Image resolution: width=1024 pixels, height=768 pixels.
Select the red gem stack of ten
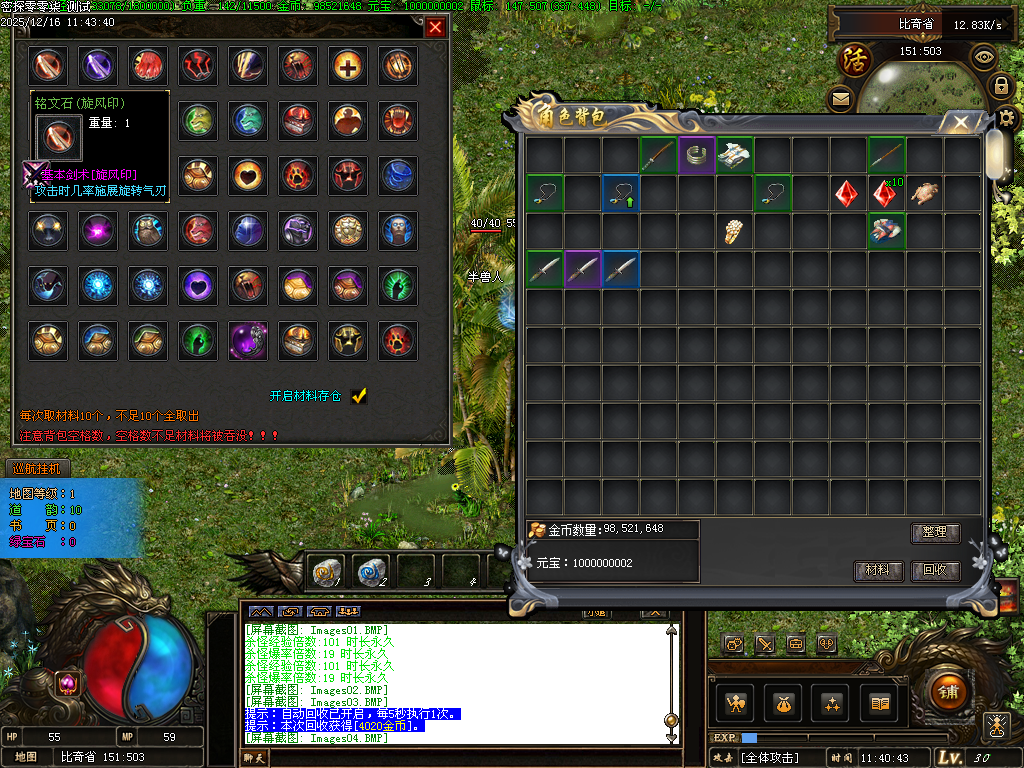(x=886, y=193)
